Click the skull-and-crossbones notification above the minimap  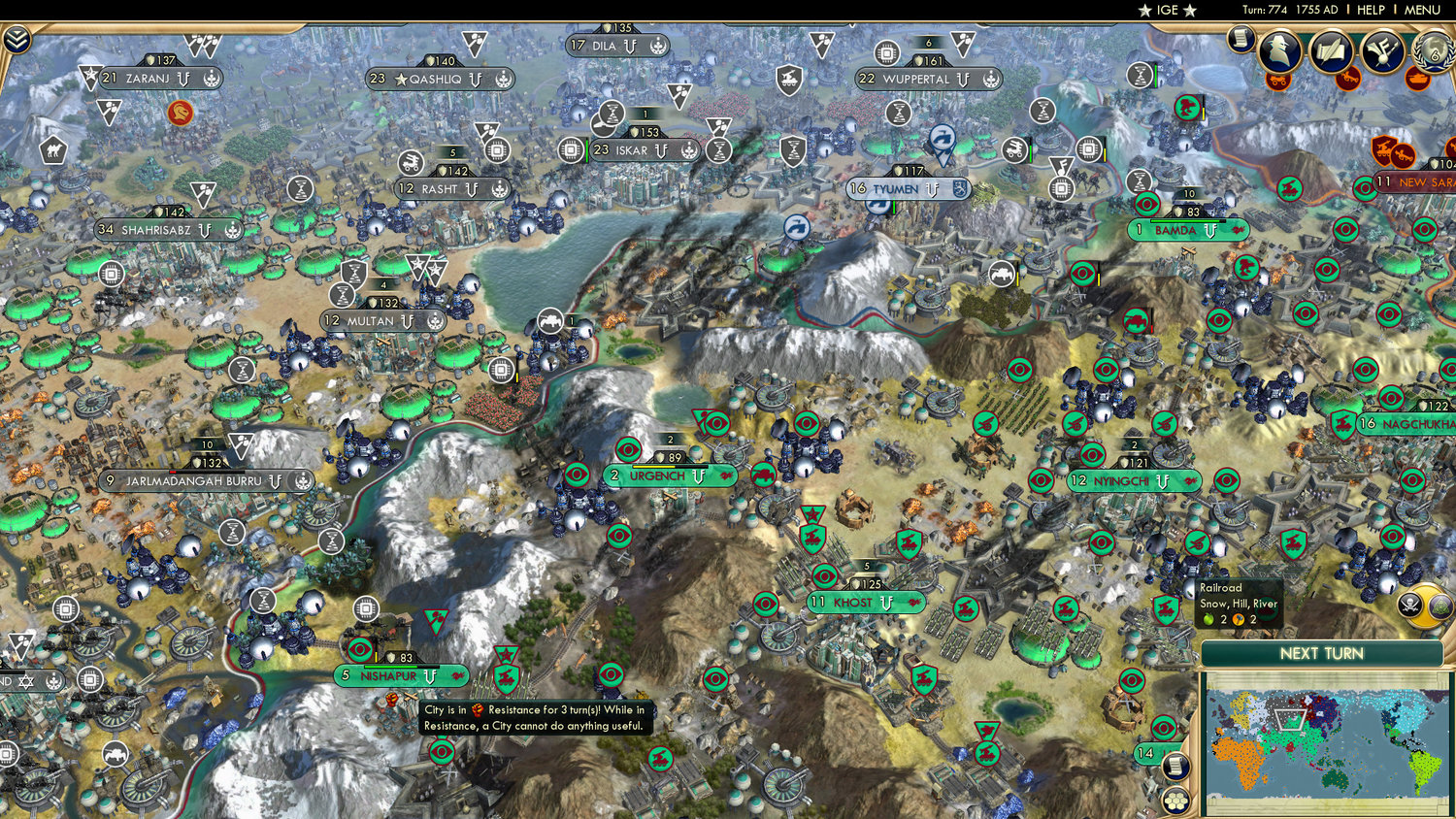pos(1409,605)
